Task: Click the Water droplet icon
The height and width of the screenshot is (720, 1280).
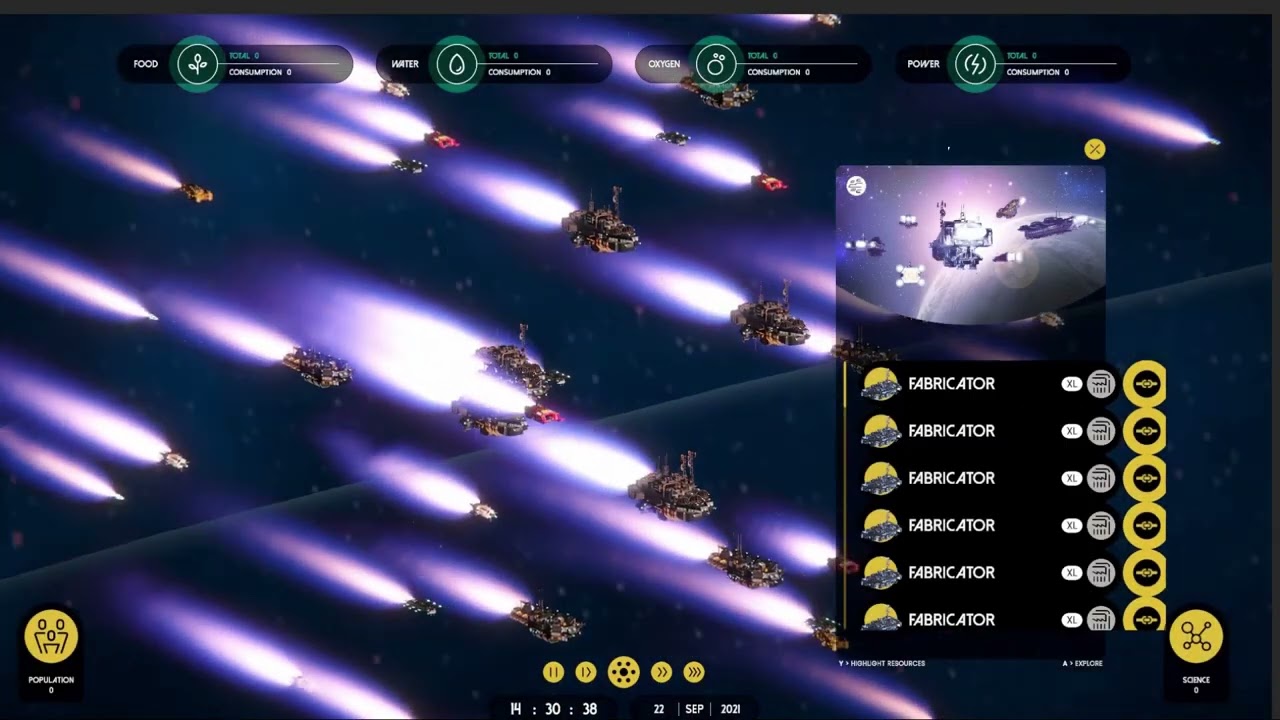Action: [x=457, y=64]
